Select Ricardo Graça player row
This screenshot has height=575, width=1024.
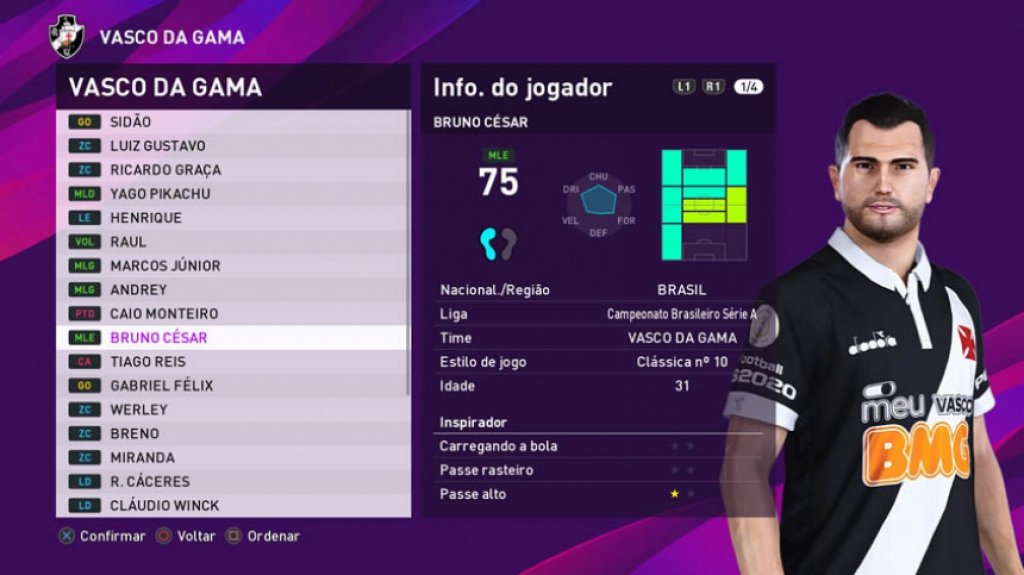(232, 170)
